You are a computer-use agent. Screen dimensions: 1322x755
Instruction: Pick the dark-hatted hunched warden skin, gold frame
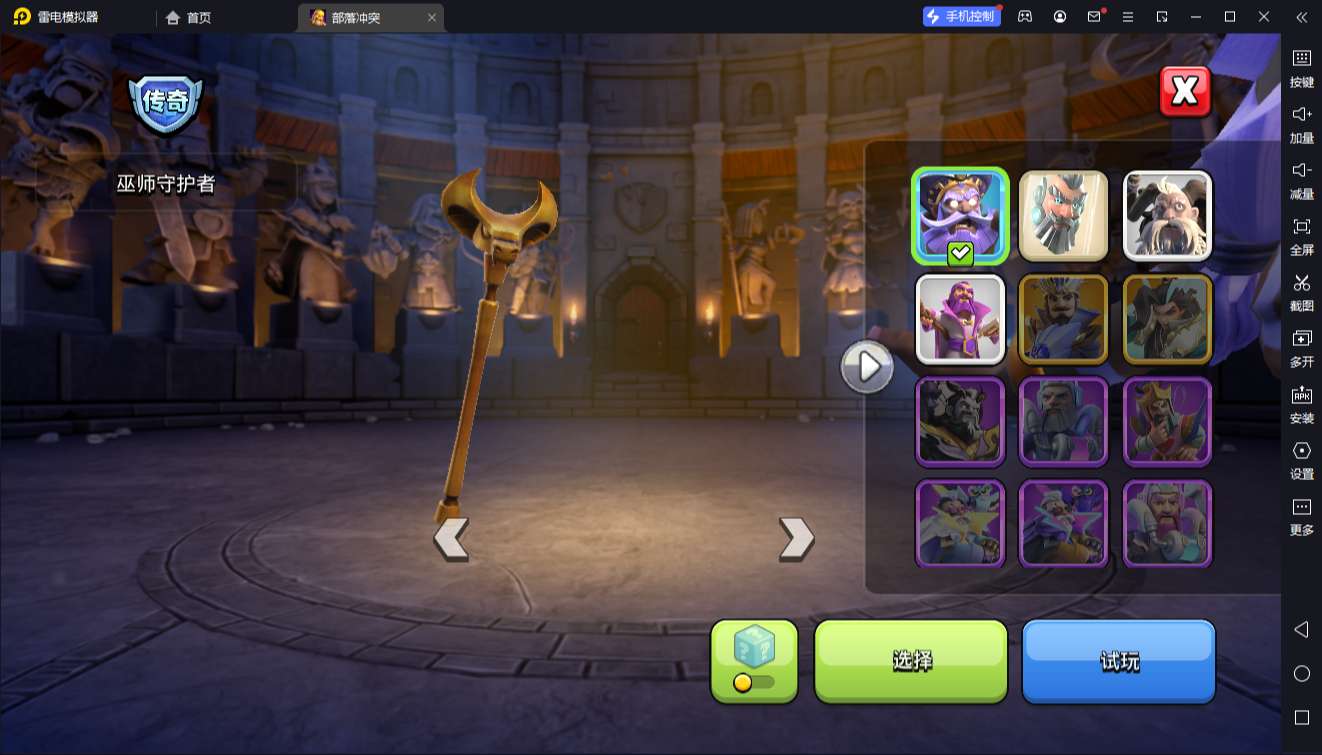pos(1167,319)
